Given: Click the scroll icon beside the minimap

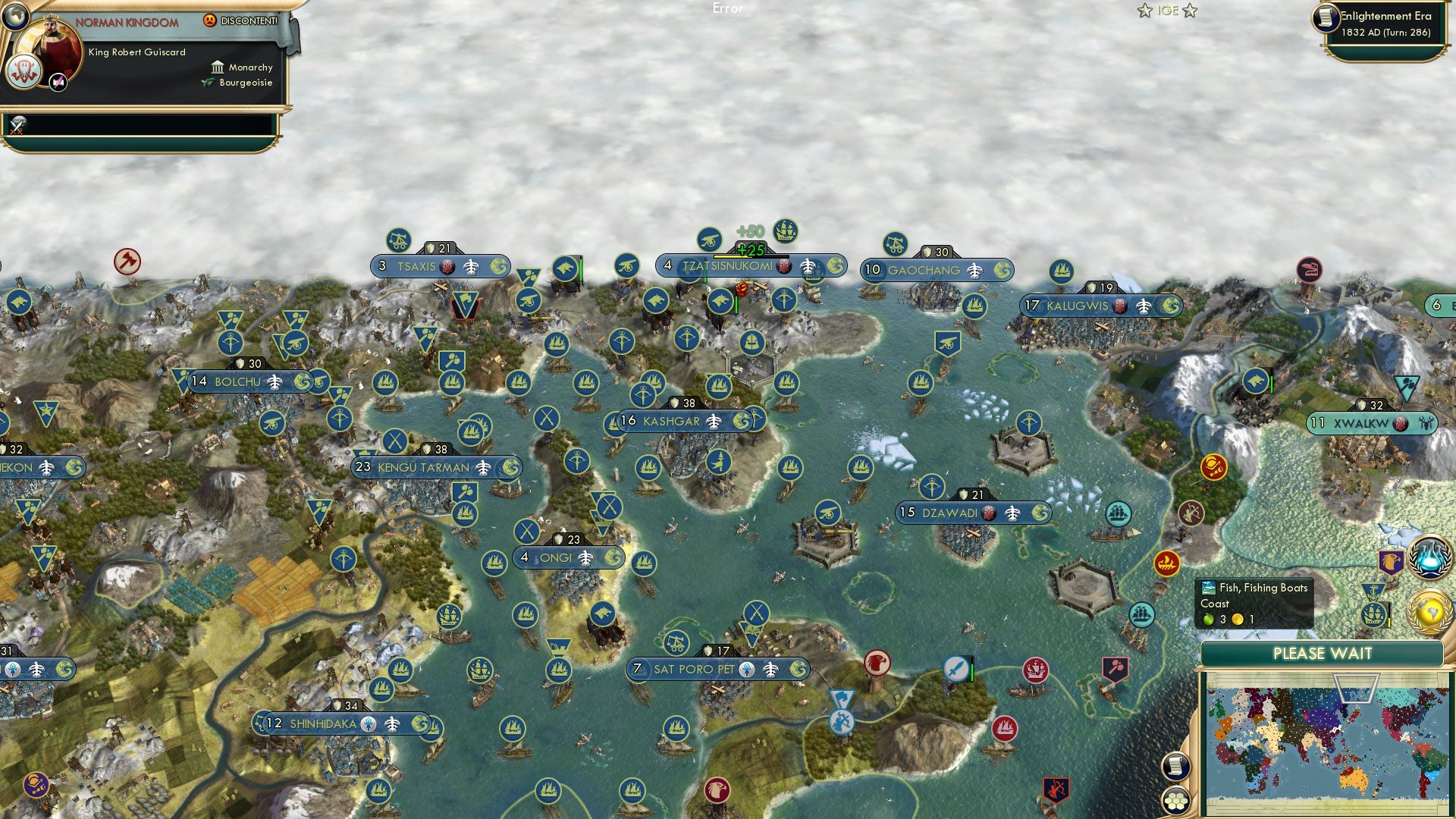Looking at the screenshot, I should click(x=1178, y=767).
